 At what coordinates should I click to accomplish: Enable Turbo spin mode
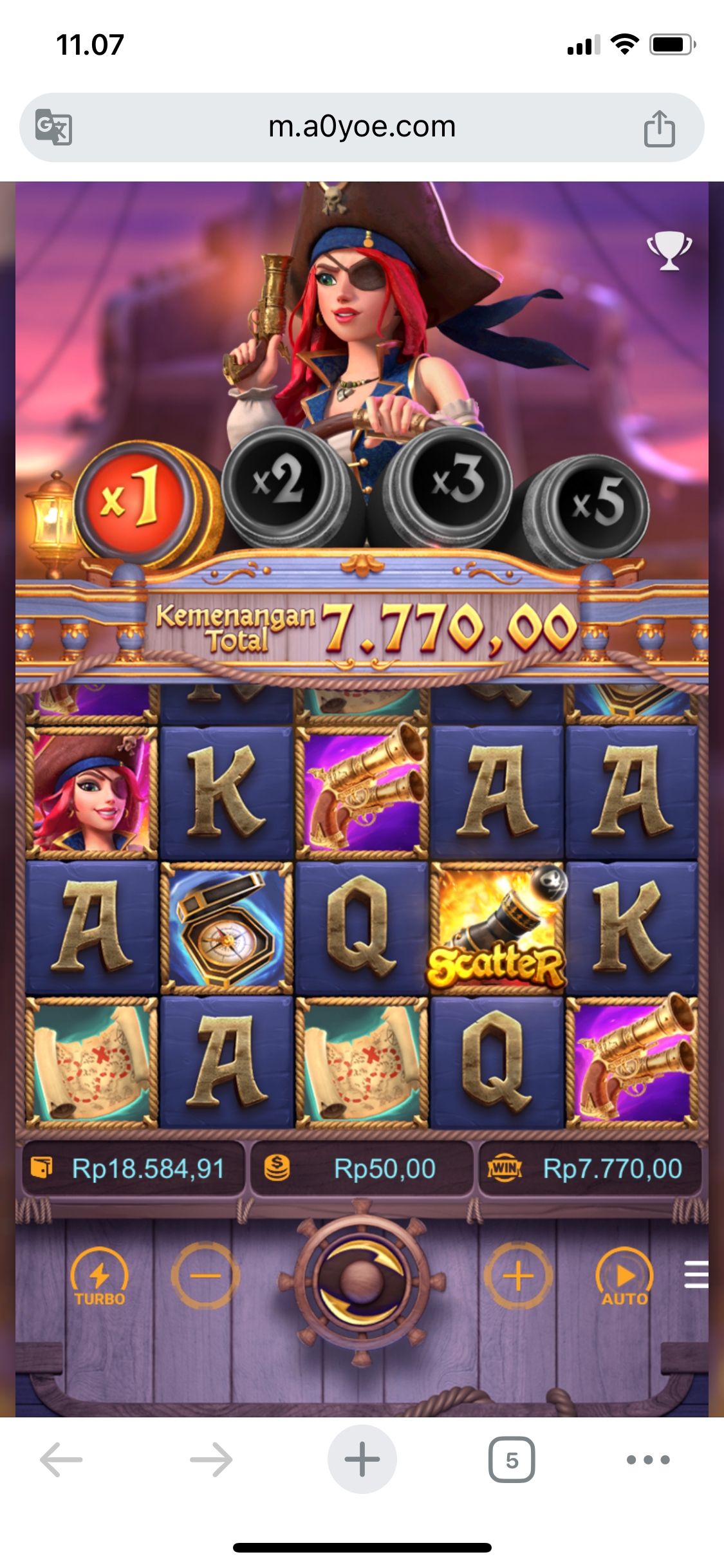click(x=99, y=1277)
